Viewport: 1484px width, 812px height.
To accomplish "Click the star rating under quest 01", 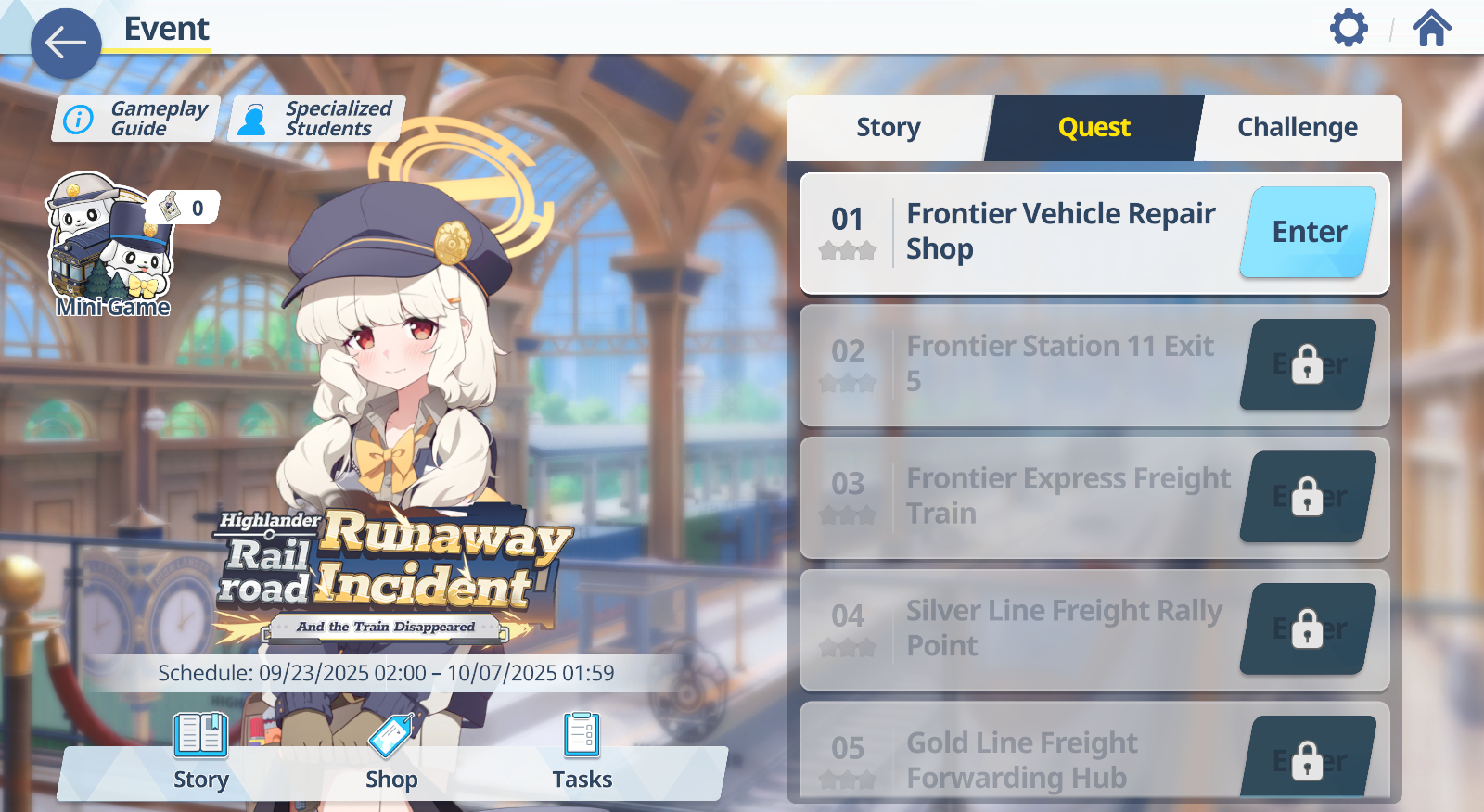I will pos(847,250).
